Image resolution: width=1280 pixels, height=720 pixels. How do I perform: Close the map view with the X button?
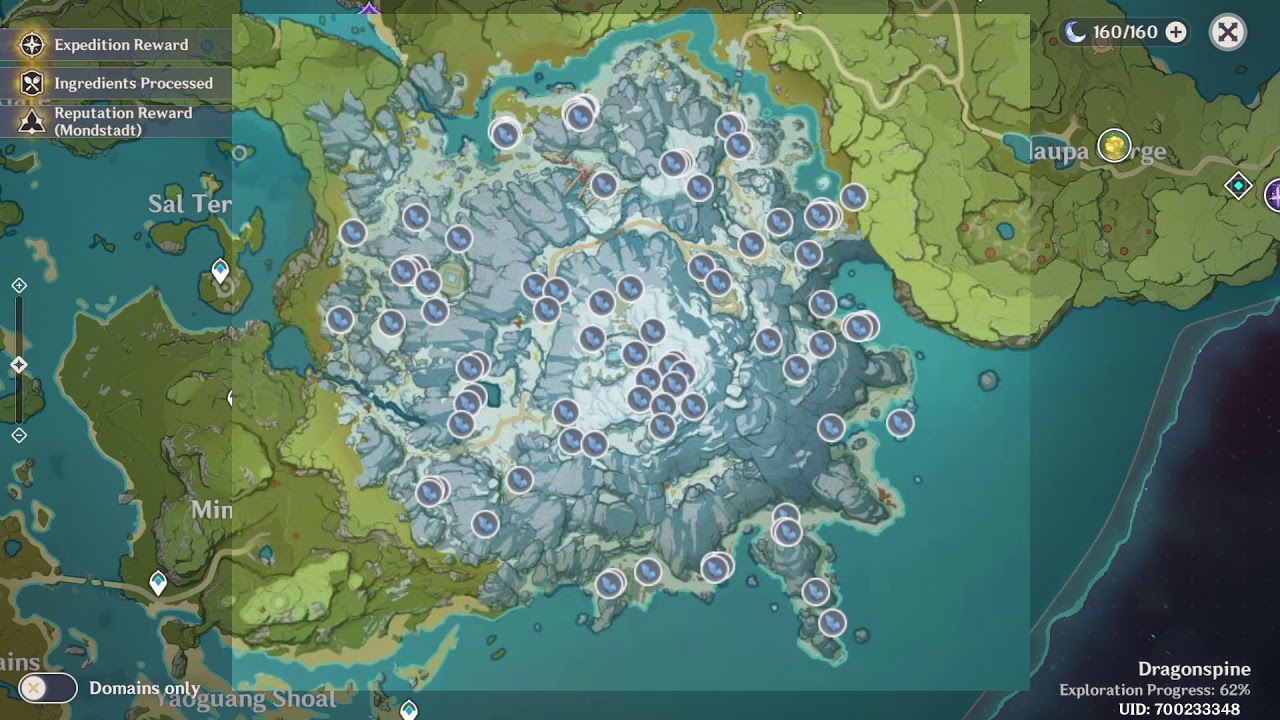click(1228, 31)
